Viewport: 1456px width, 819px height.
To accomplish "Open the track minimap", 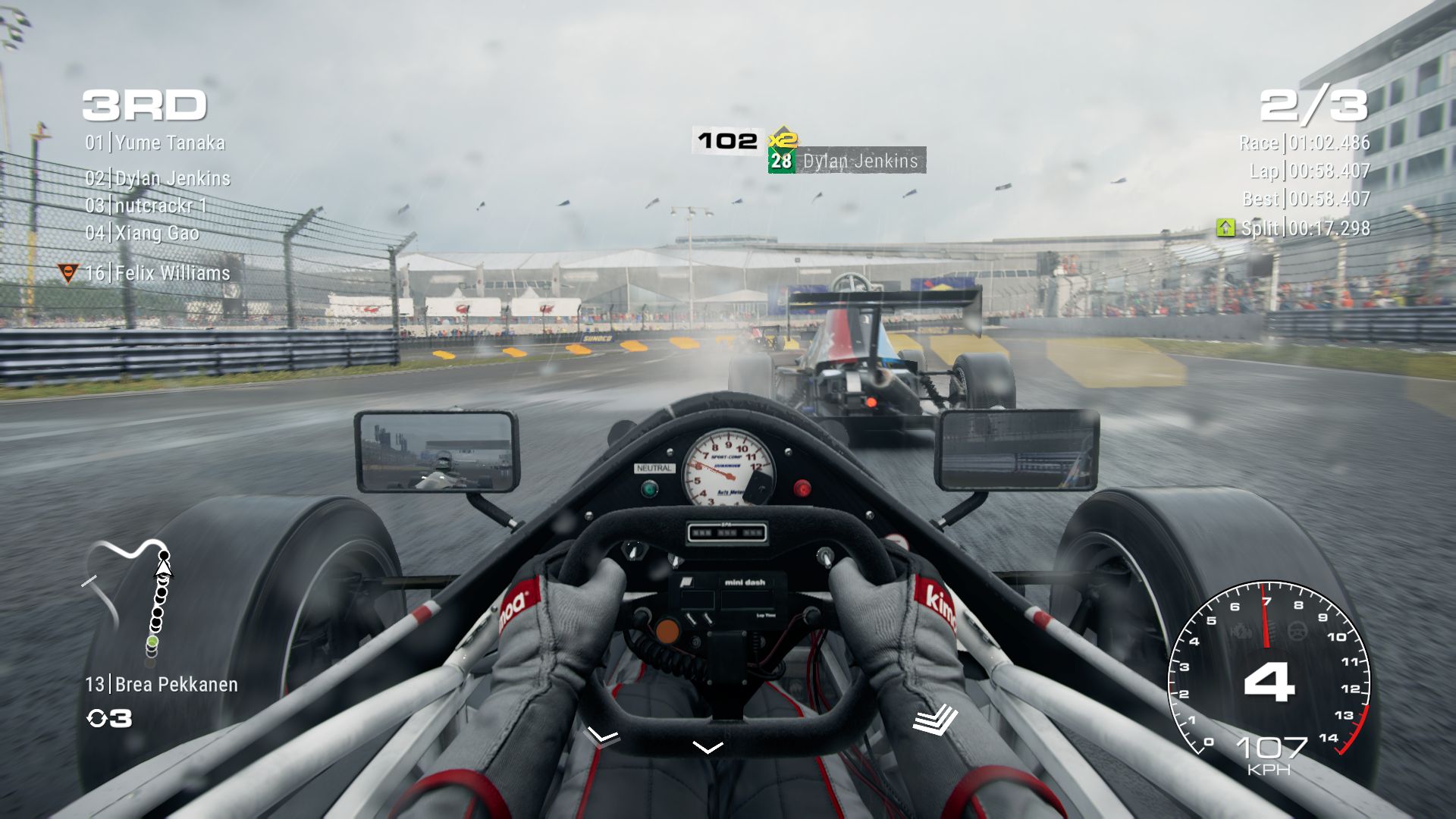I will coord(129,598).
